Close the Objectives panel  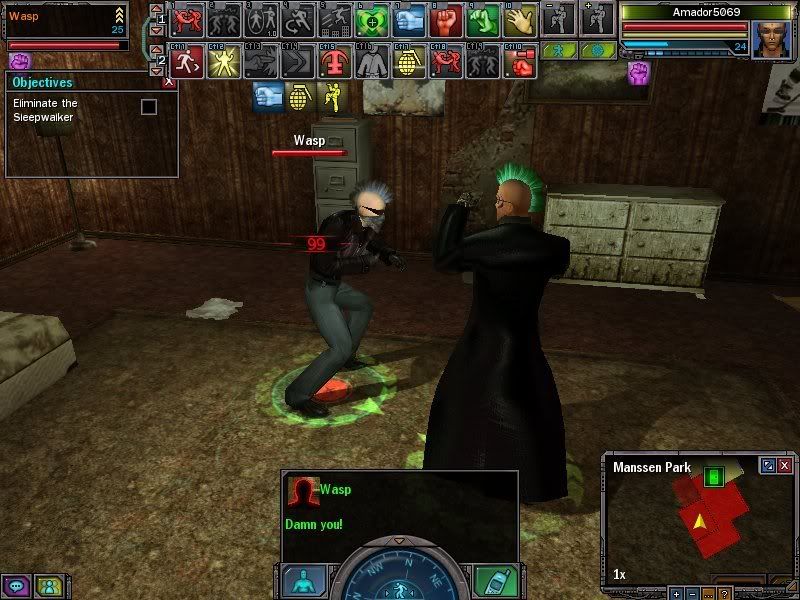pos(169,83)
